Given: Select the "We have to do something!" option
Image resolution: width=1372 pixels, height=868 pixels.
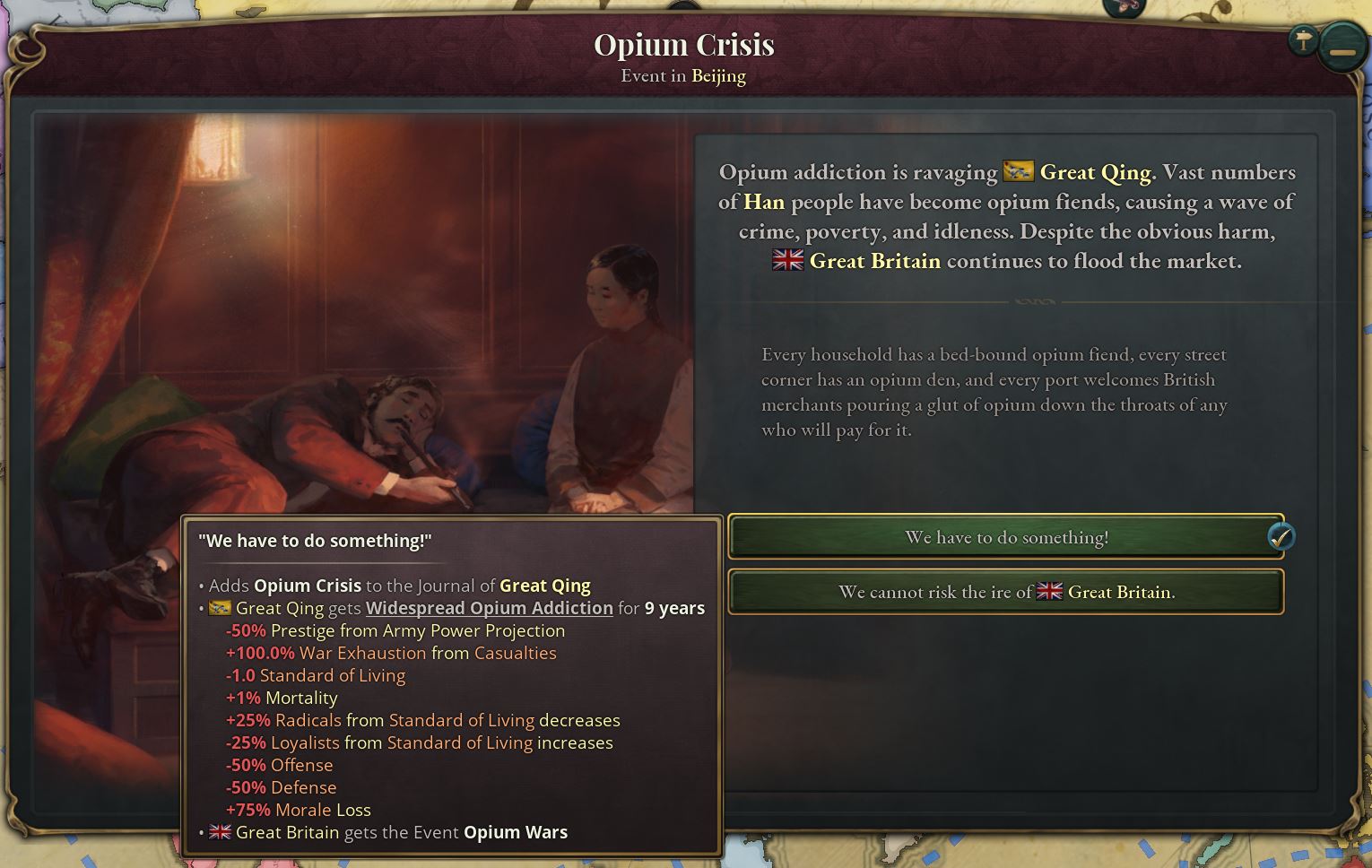Looking at the screenshot, I should point(1004,537).
